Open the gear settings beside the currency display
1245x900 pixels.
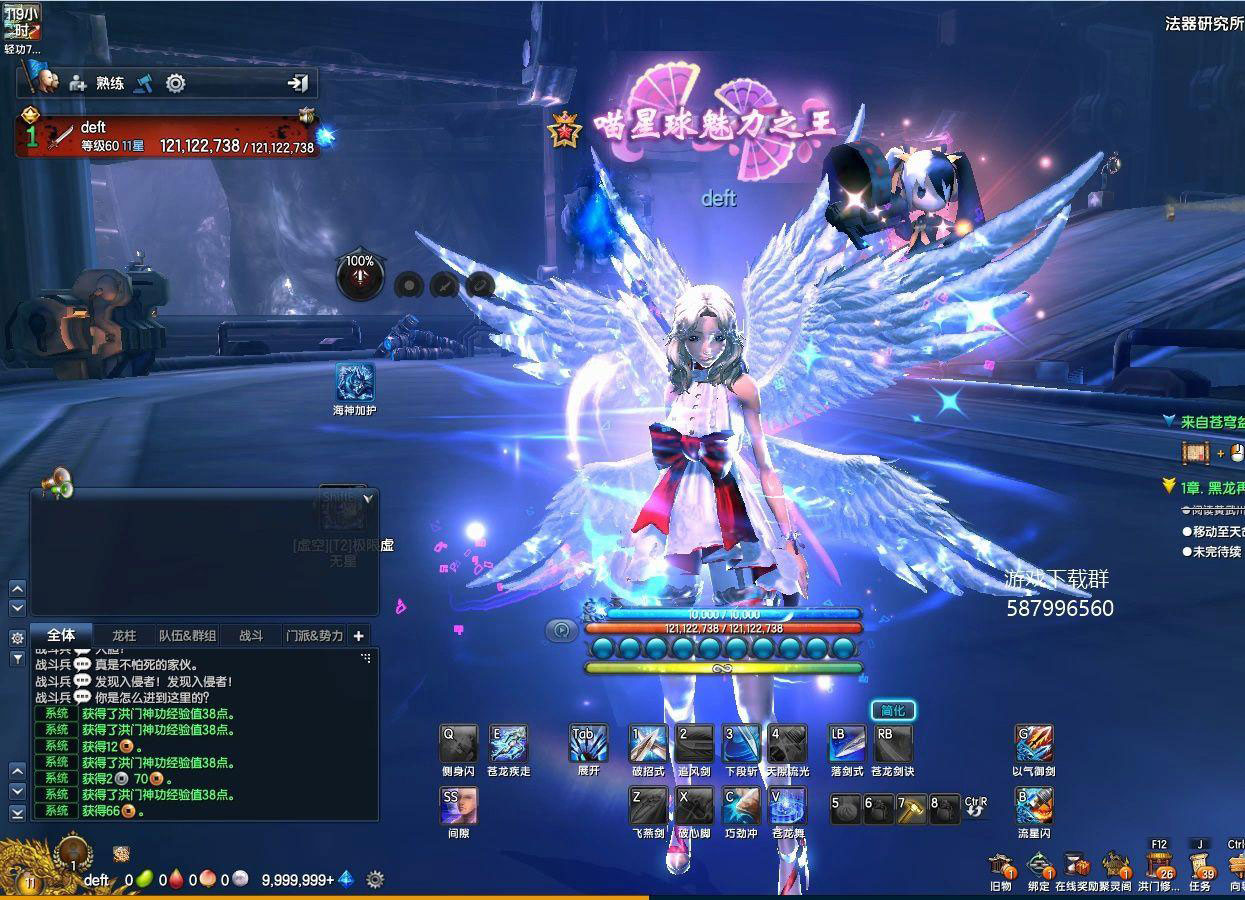click(375, 880)
